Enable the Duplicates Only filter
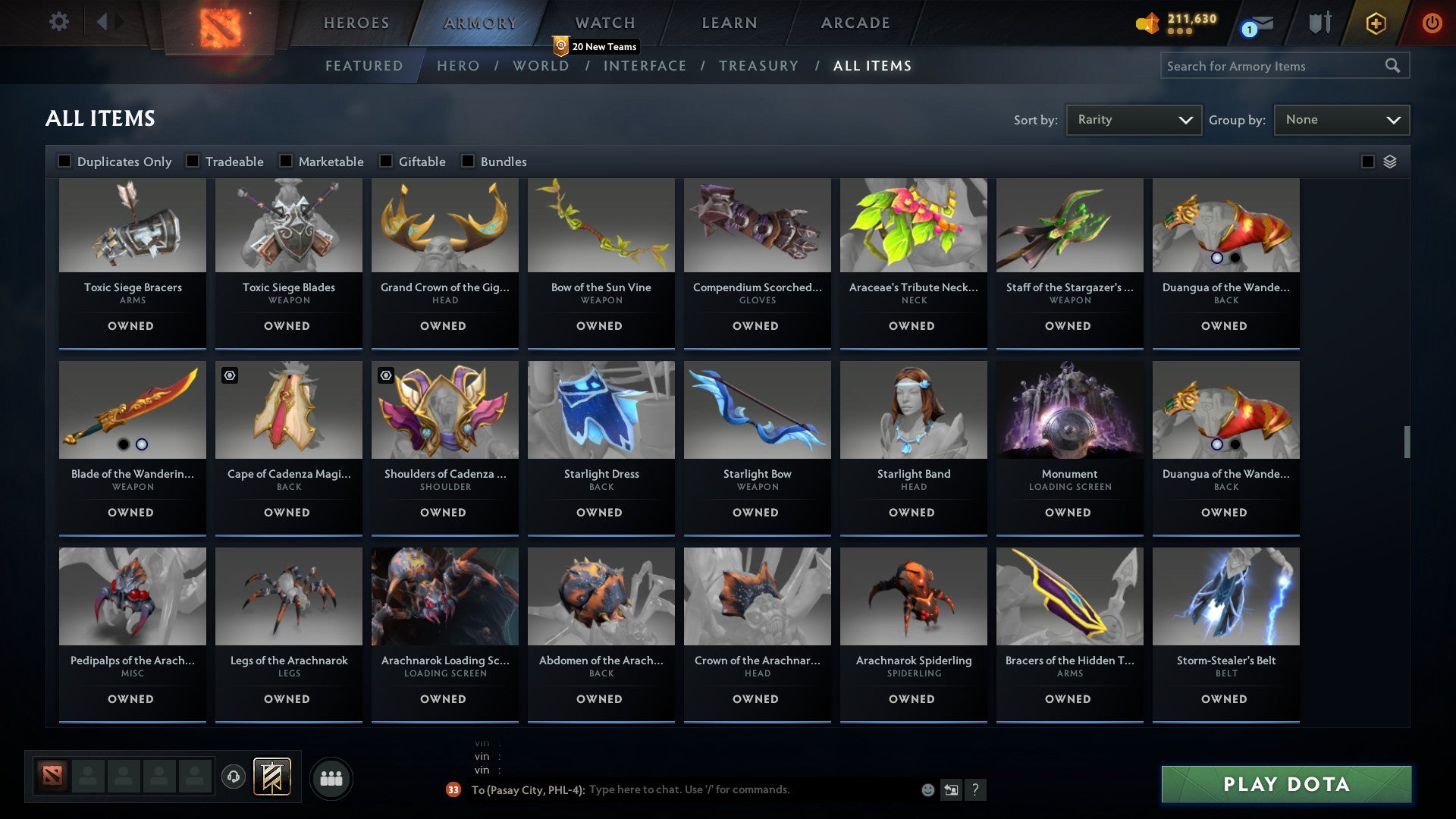This screenshot has width=1456, height=819. [x=64, y=161]
